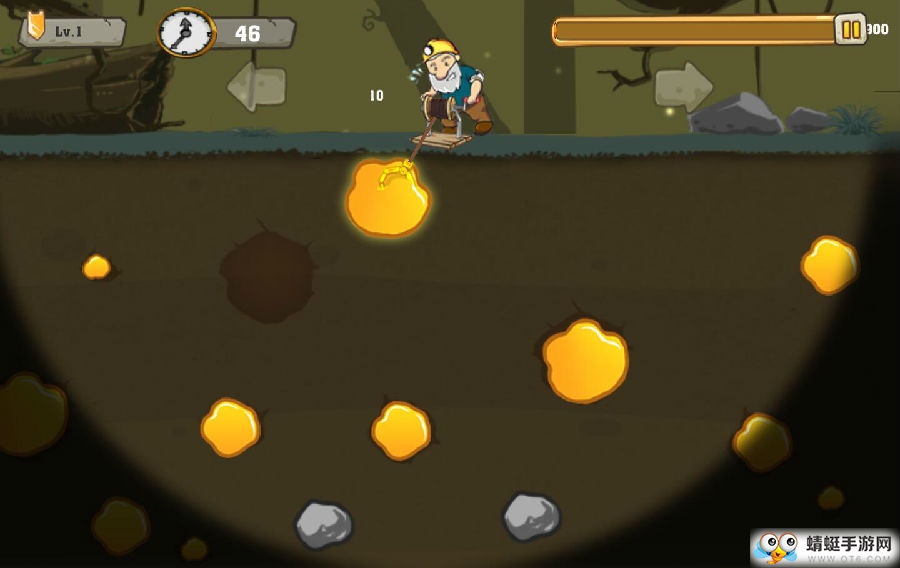900x568 pixels.
Task: Pause the game with the pause button
Action: pos(850,30)
